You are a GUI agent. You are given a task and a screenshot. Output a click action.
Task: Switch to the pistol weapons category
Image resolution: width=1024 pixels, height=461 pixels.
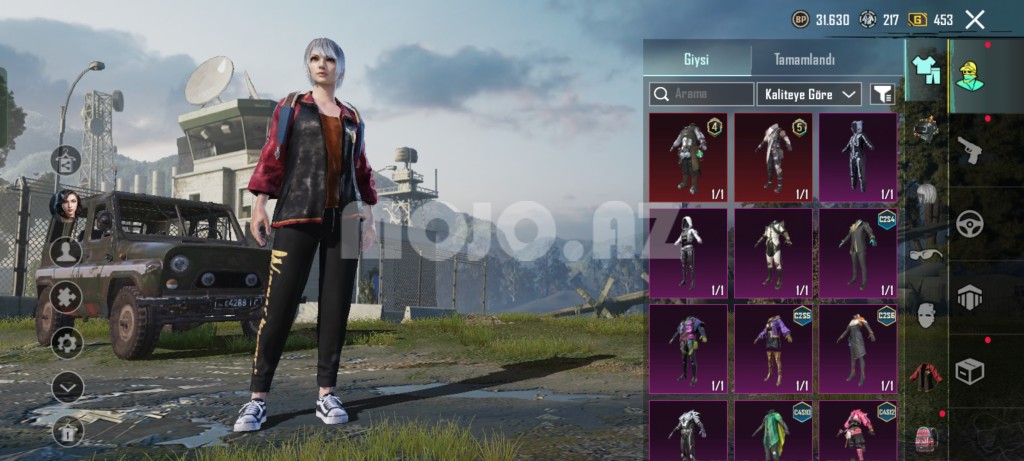click(969, 150)
